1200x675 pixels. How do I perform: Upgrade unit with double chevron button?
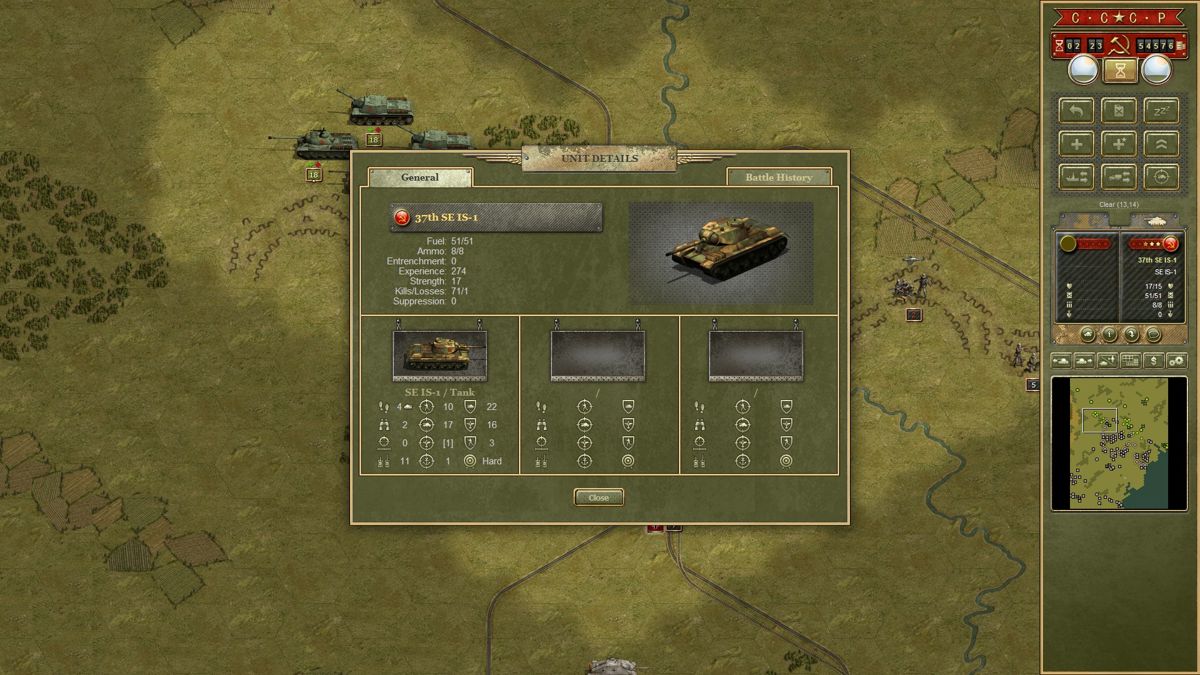(x=1161, y=143)
